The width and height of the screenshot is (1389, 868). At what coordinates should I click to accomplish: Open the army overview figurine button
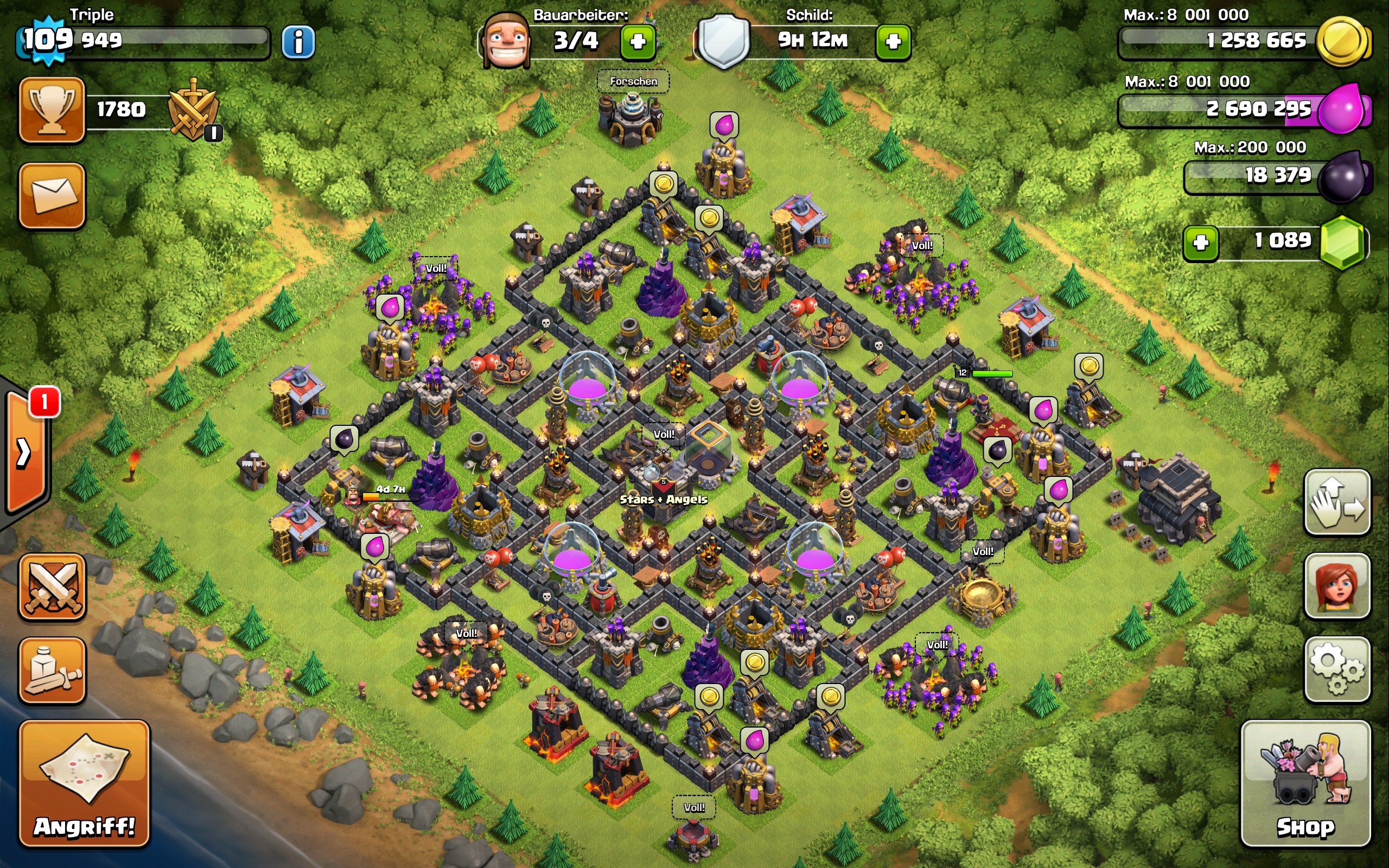point(52,671)
